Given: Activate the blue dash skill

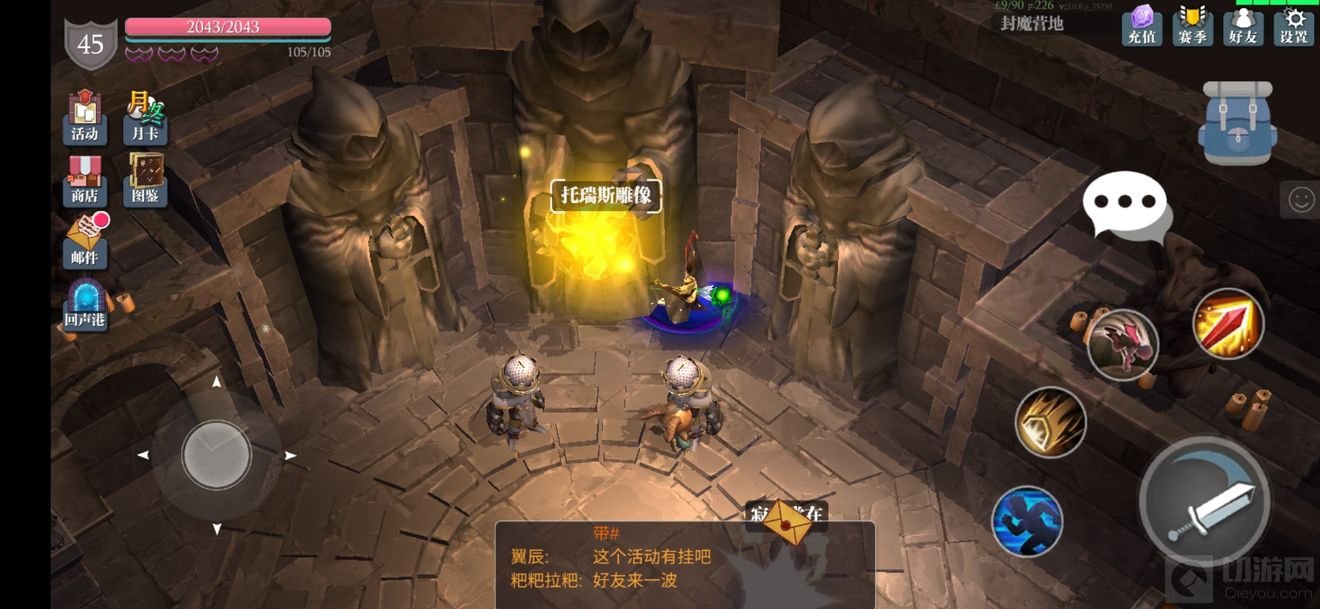Looking at the screenshot, I should pyautogui.click(x=1027, y=521).
